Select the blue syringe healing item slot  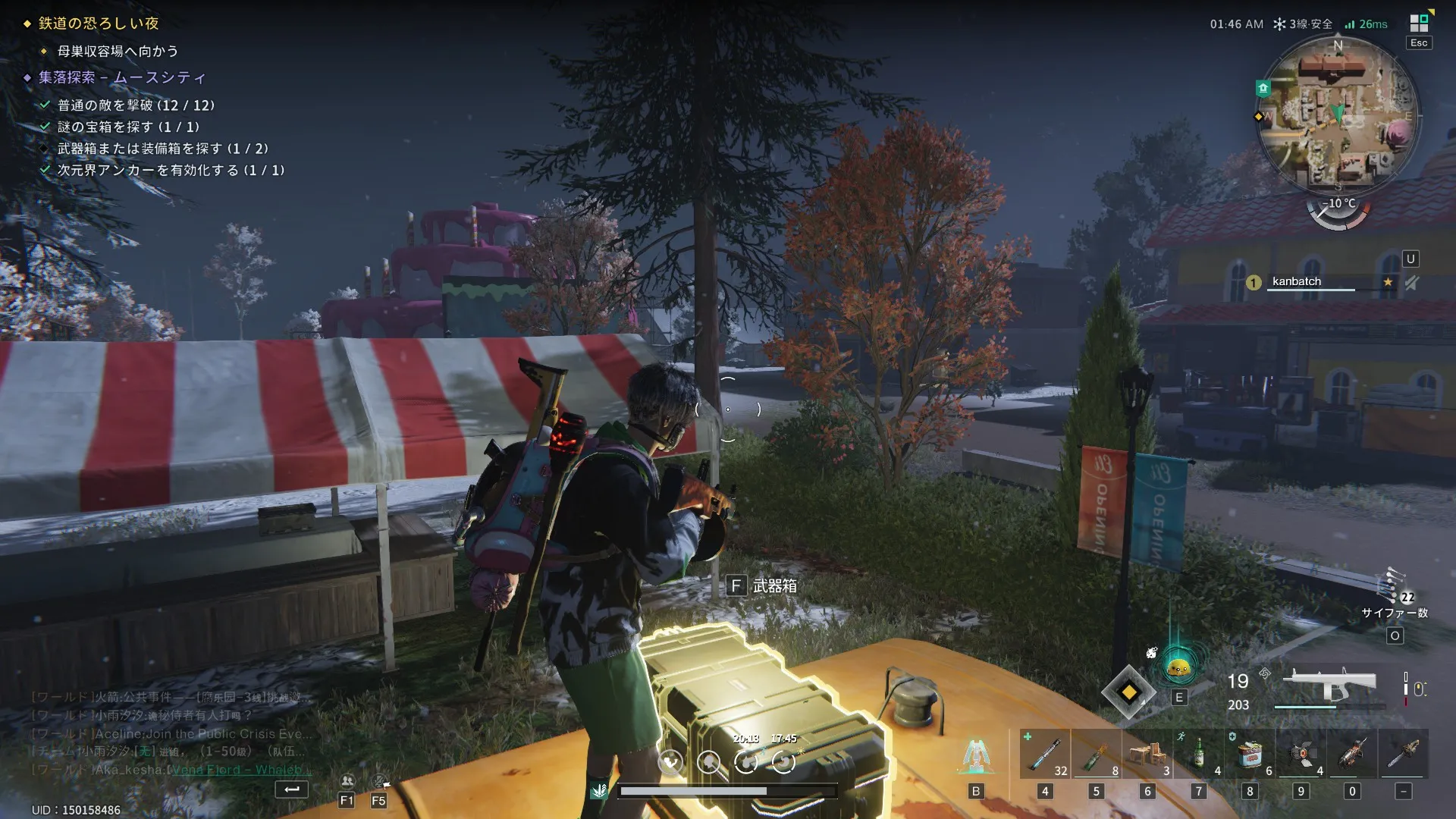pyautogui.click(x=1045, y=754)
